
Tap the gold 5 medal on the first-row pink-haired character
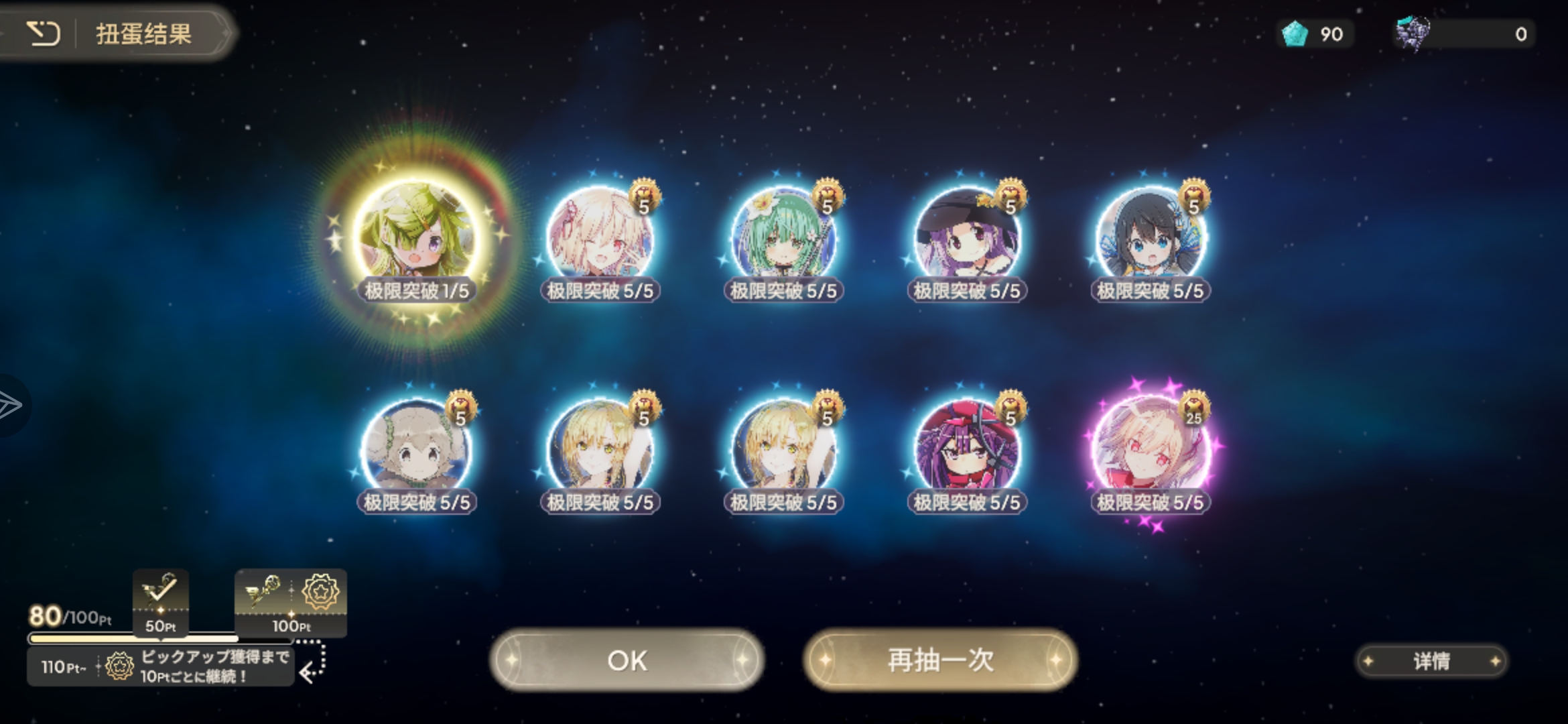pos(643,196)
